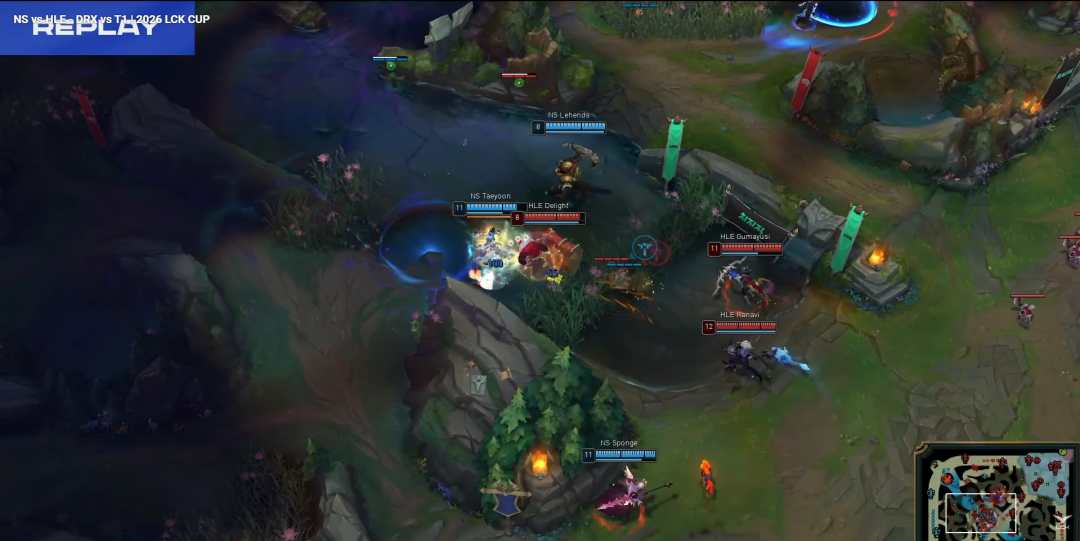
Task: Open the NS vs HLE video title link
Action: point(112,20)
